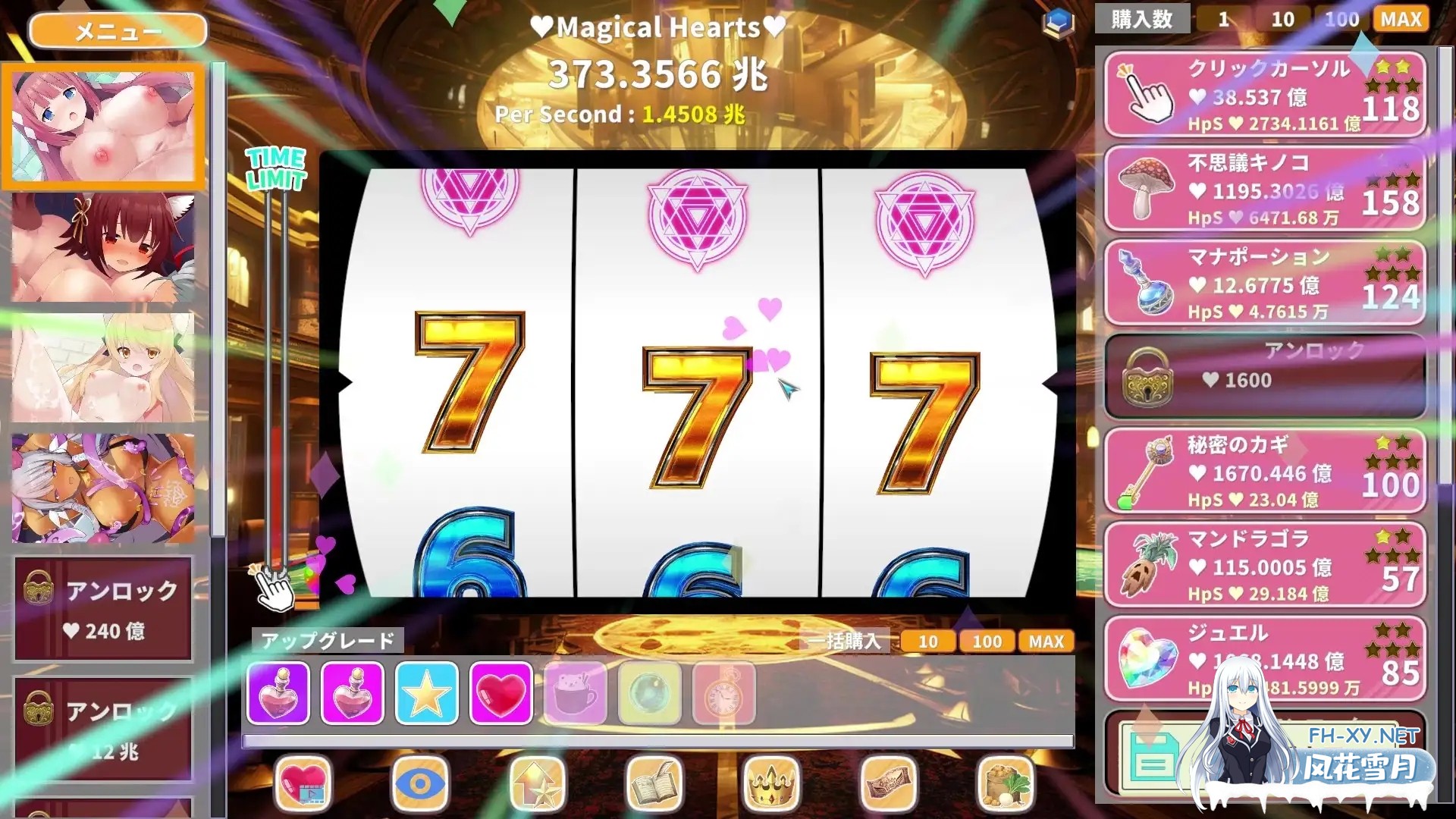Screen dimensions: 1456x819
Task: Select the pink heart upgrade tab icon
Action: click(500, 694)
